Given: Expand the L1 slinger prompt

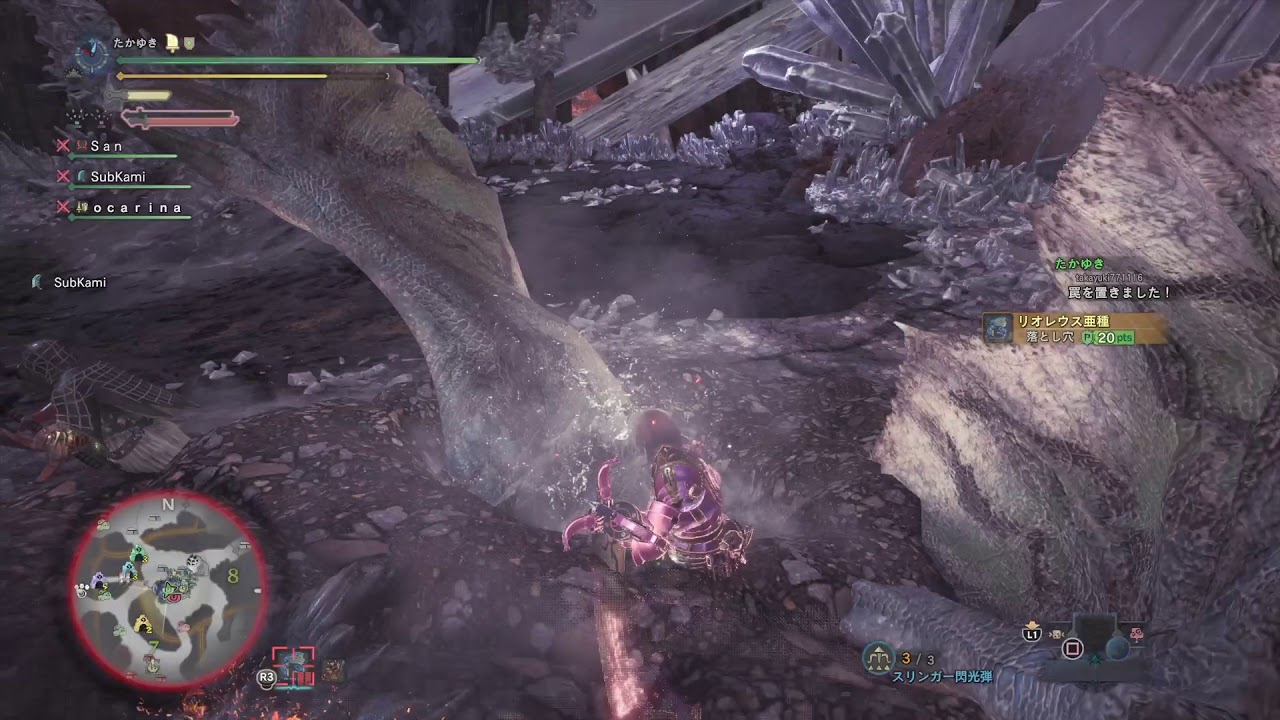Looking at the screenshot, I should [1032, 634].
